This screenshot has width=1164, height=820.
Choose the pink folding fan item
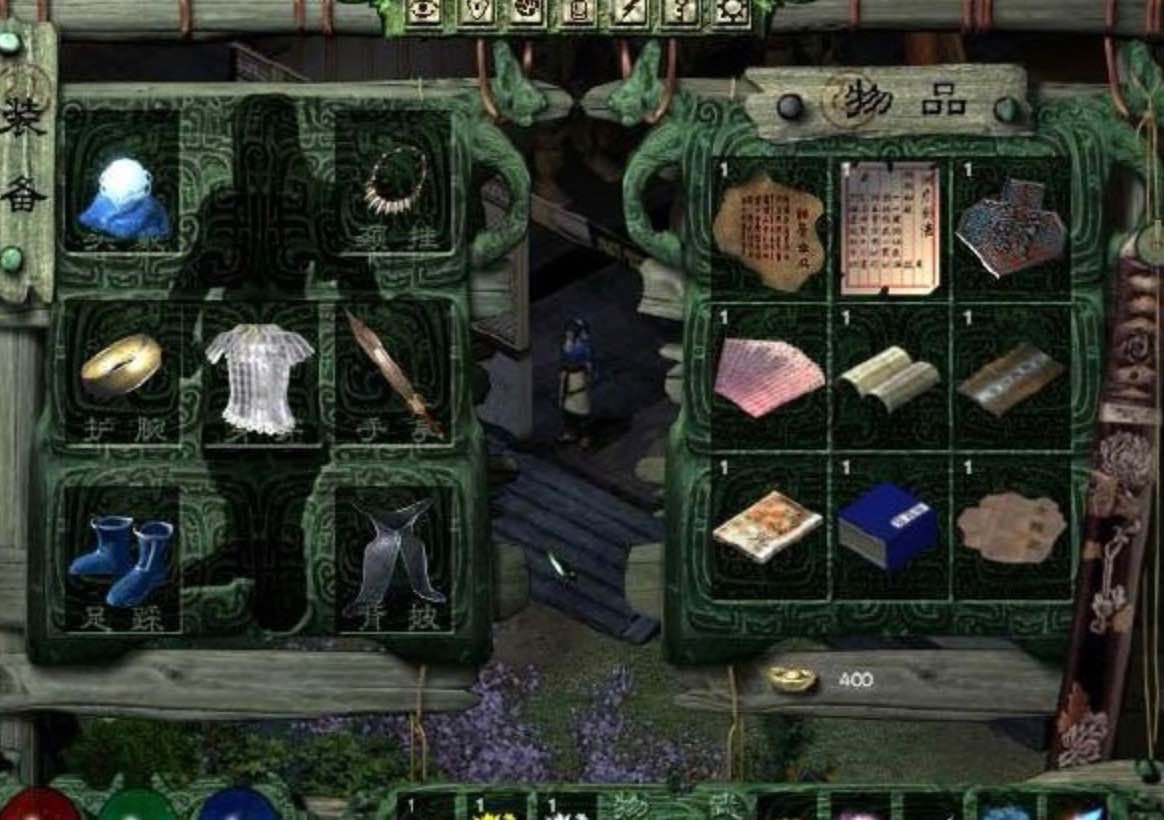(x=768, y=377)
